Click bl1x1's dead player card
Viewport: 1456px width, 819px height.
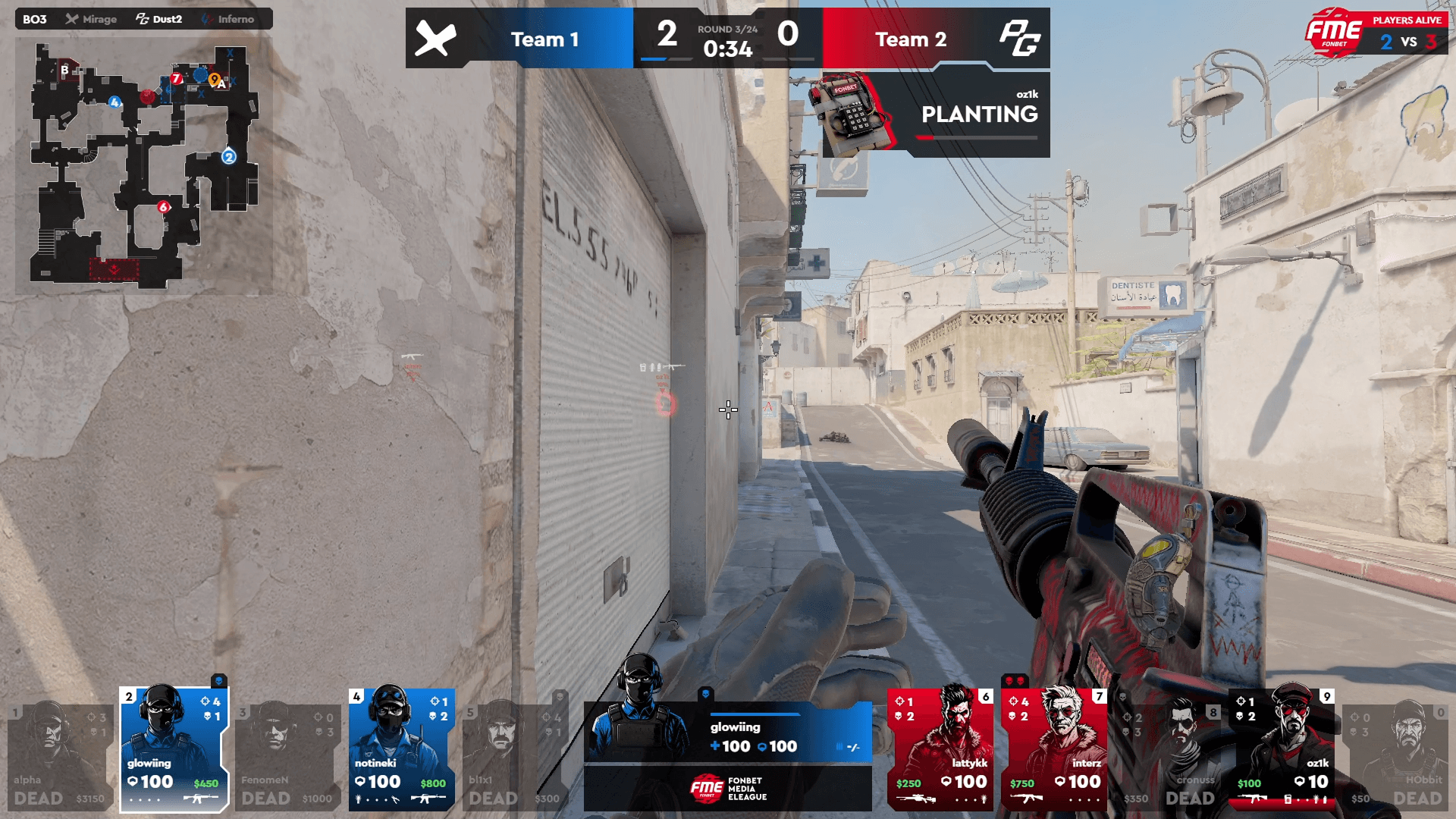pos(515,757)
